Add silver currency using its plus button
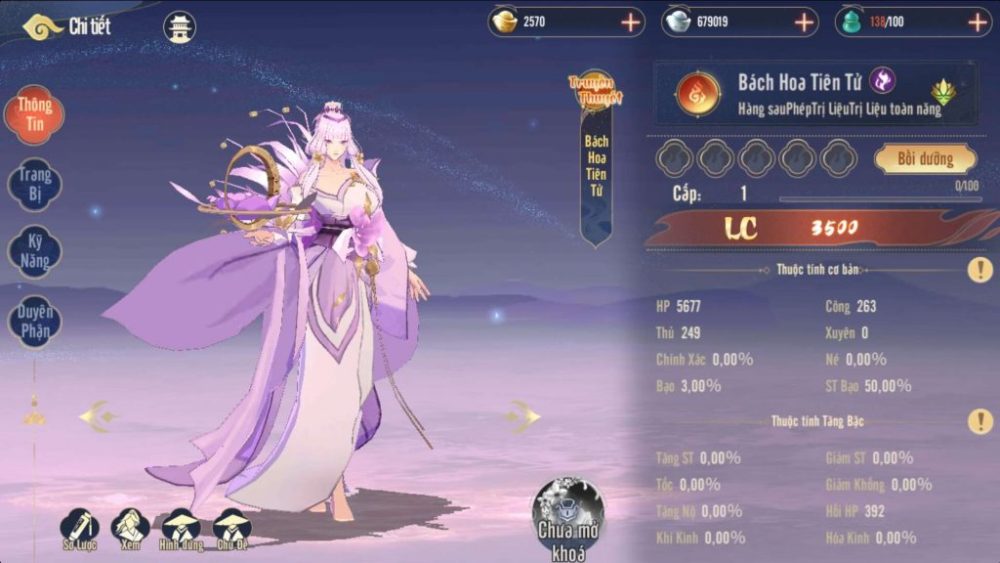The width and height of the screenshot is (1000, 563). (x=804, y=22)
